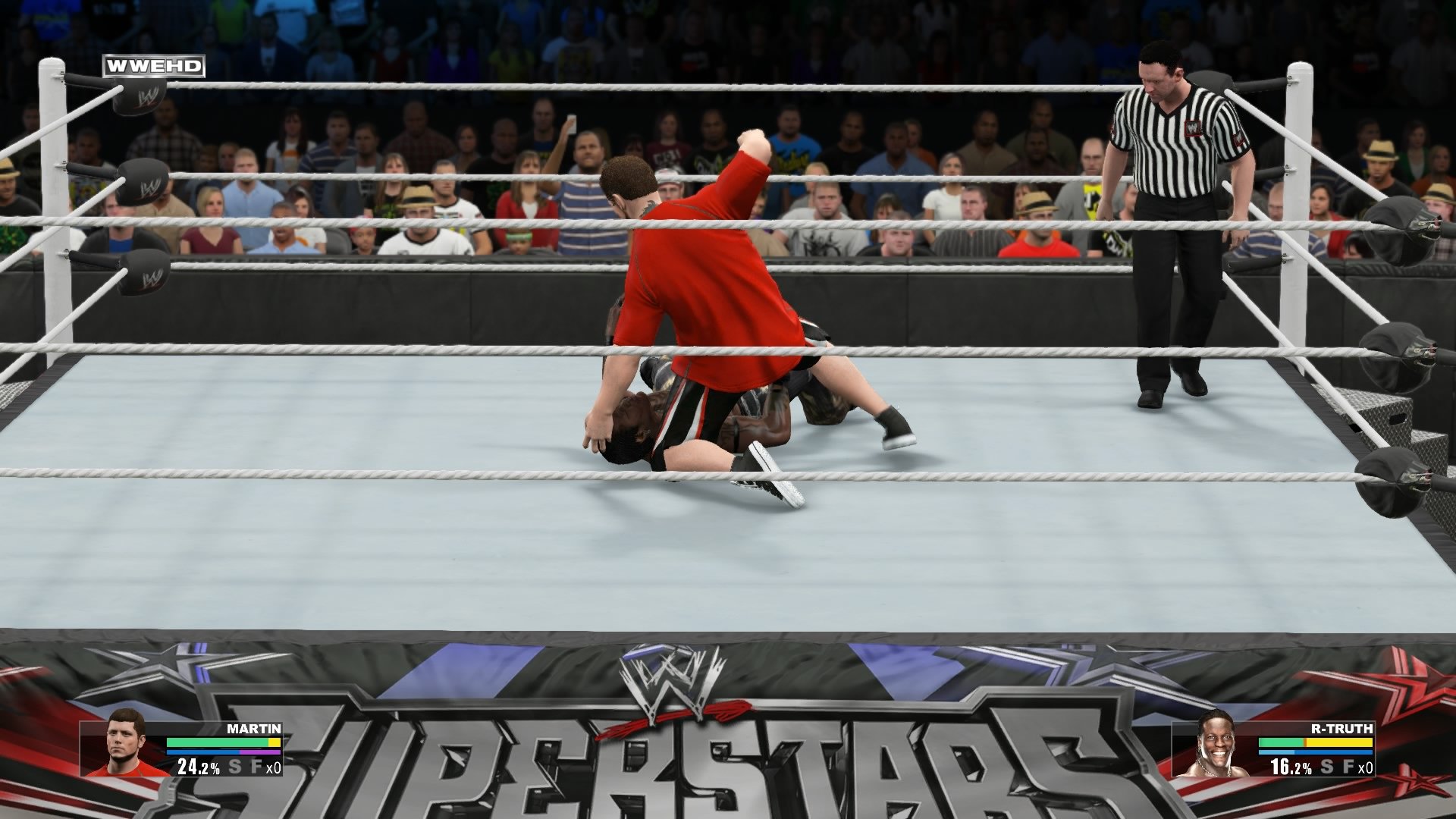1456x819 pixels.
Task: Click the x0 combo counter beside Martin's meters
Action: point(274,768)
